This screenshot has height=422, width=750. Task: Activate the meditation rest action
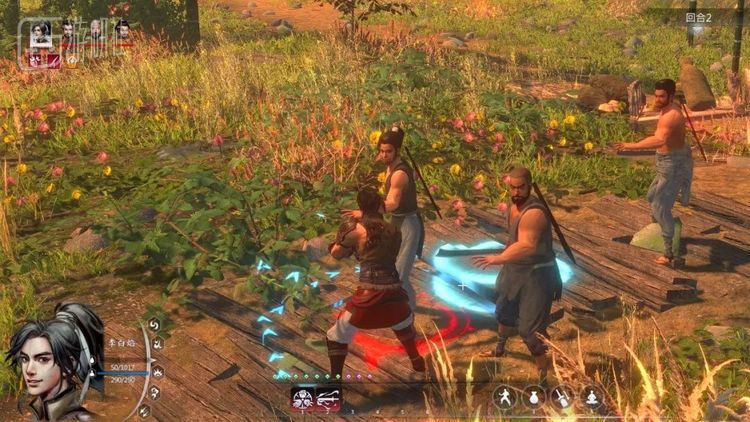coord(592,397)
